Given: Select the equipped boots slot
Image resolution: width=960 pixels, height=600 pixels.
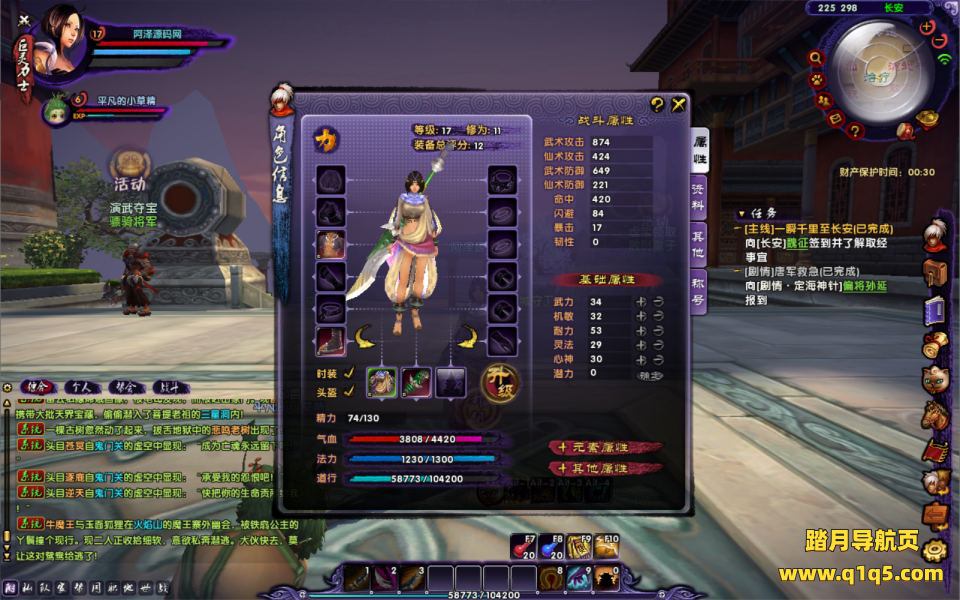Looking at the screenshot, I should (x=331, y=342).
